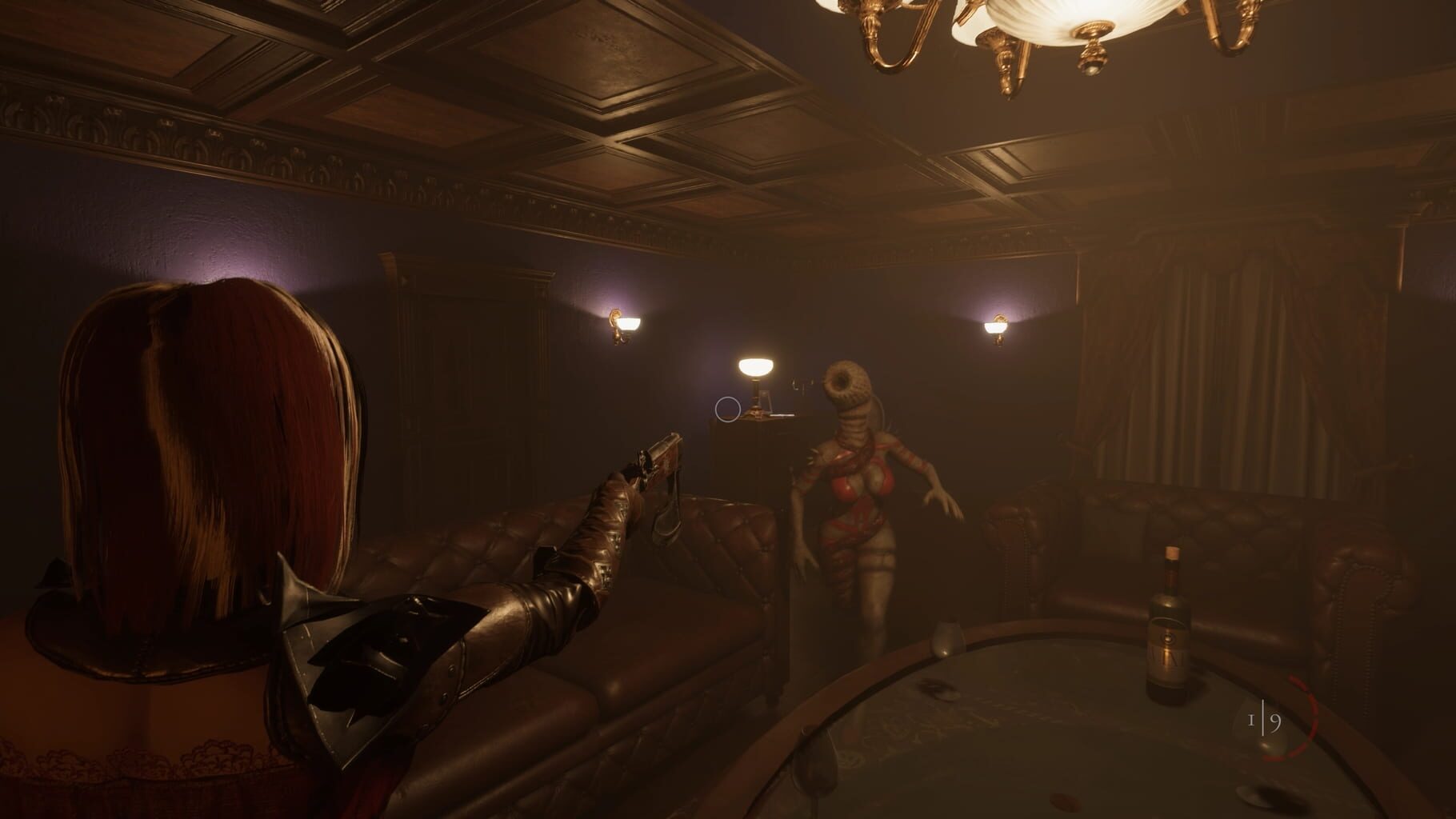Click the circular aiming reticle near the lamp
1456x819 pixels.
[728, 409]
